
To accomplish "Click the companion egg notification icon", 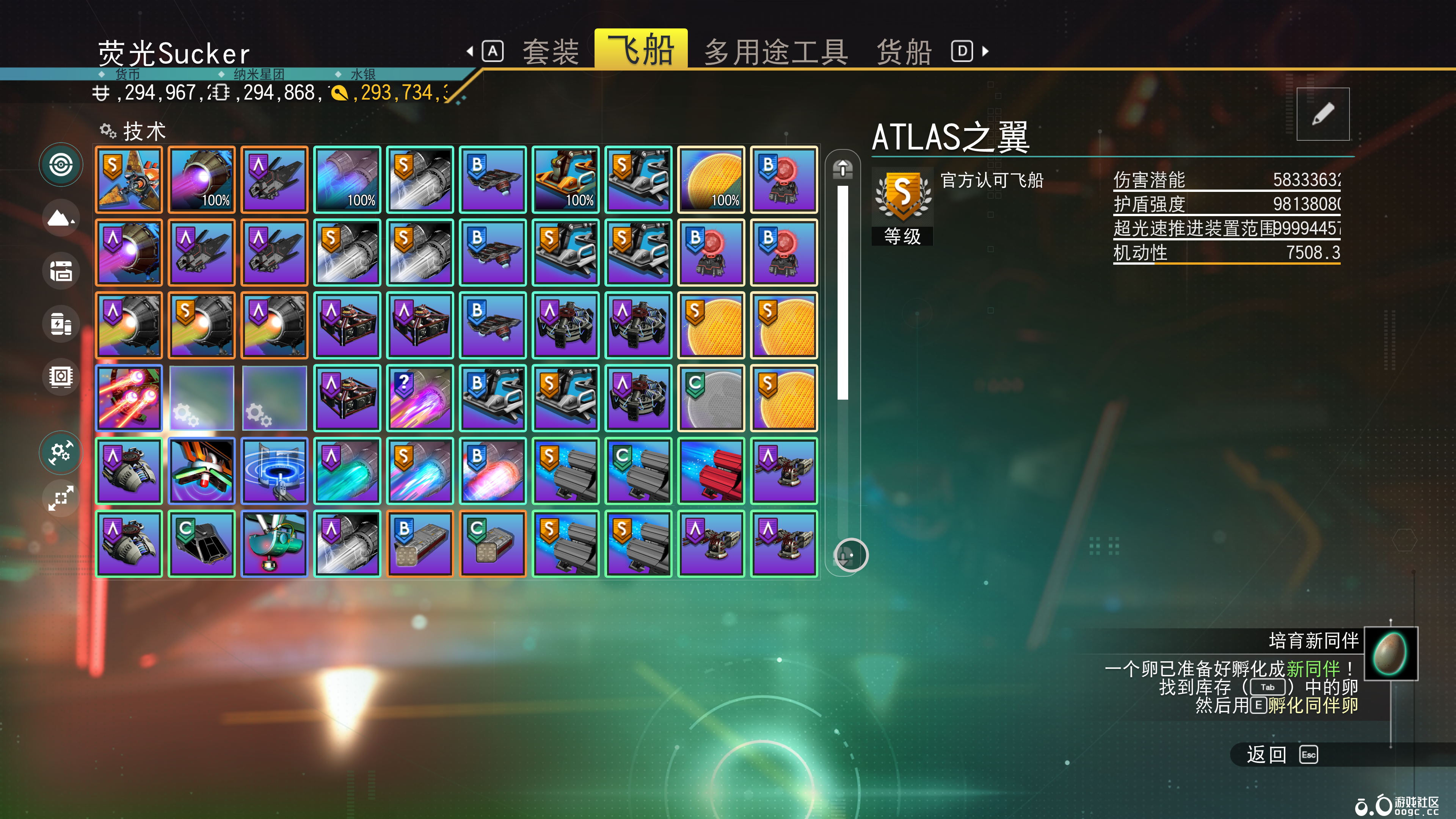I will tap(1390, 653).
